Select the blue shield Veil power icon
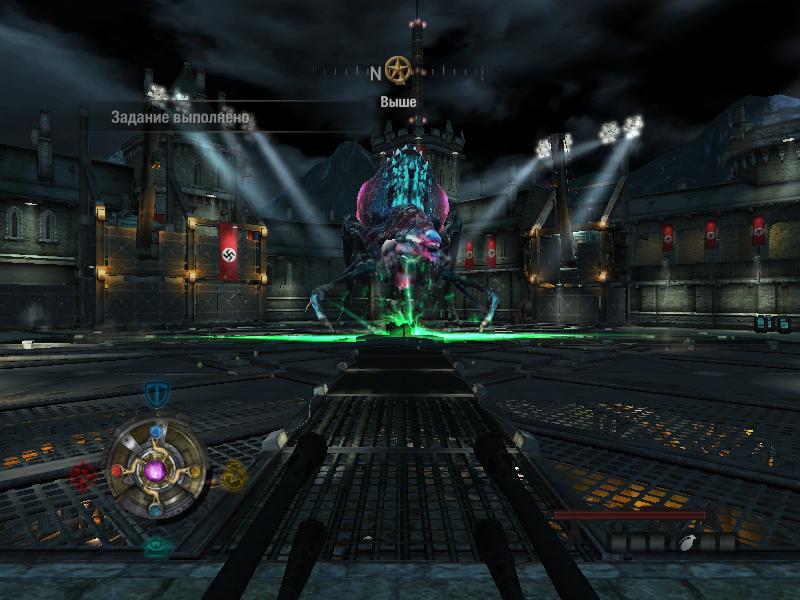This screenshot has width=800, height=600. click(x=155, y=391)
